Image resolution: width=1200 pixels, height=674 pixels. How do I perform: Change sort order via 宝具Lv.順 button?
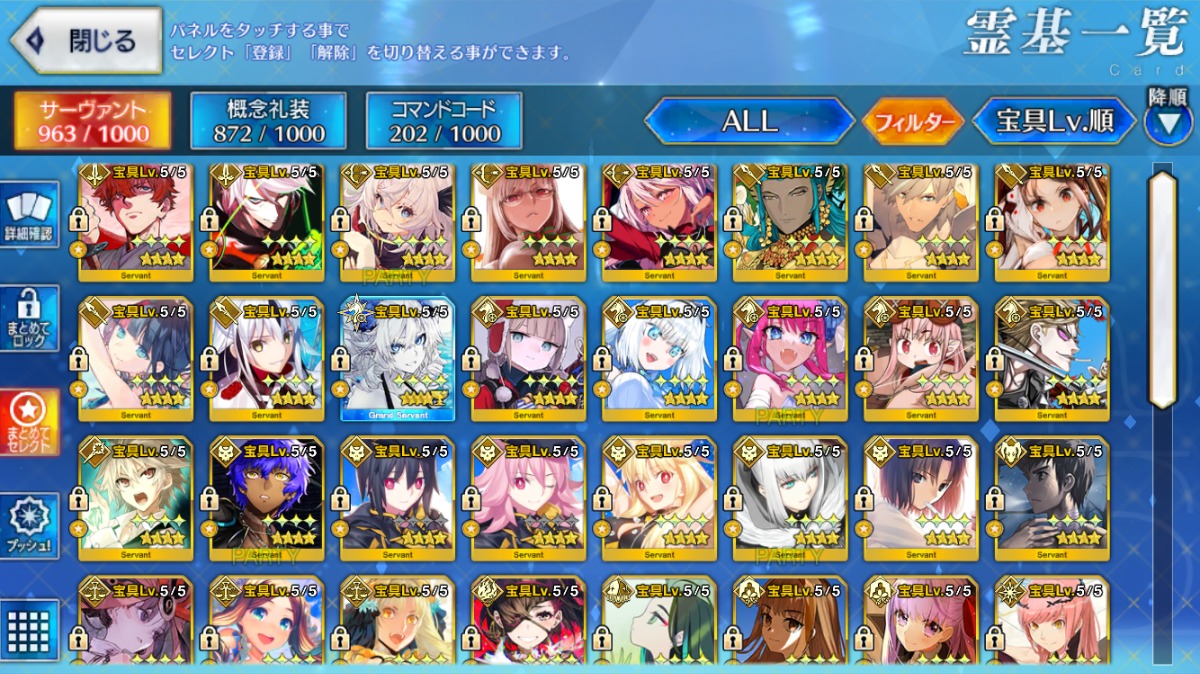pyautogui.click(x=1054, y=122)
